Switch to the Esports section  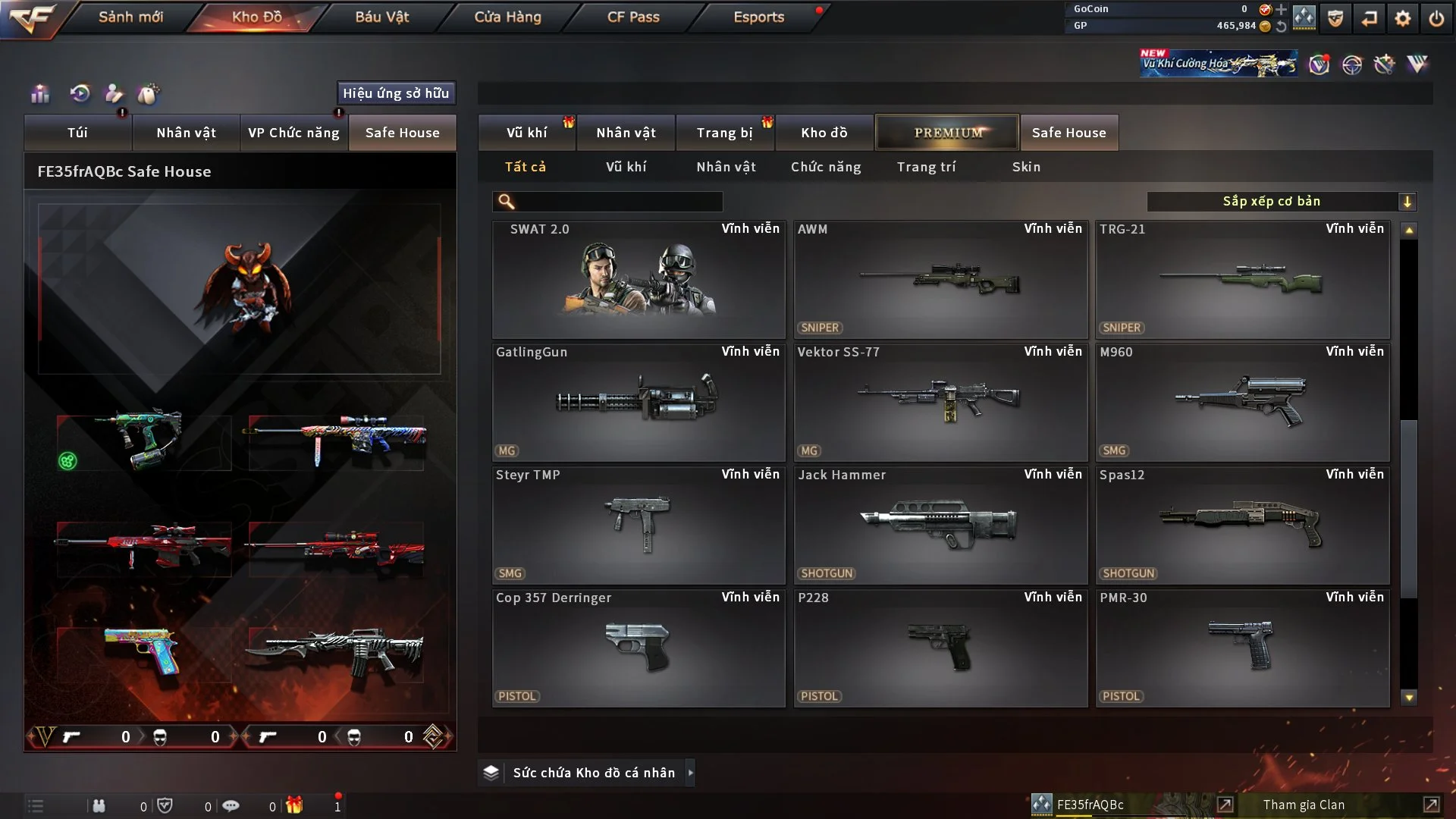click(758, 17)
